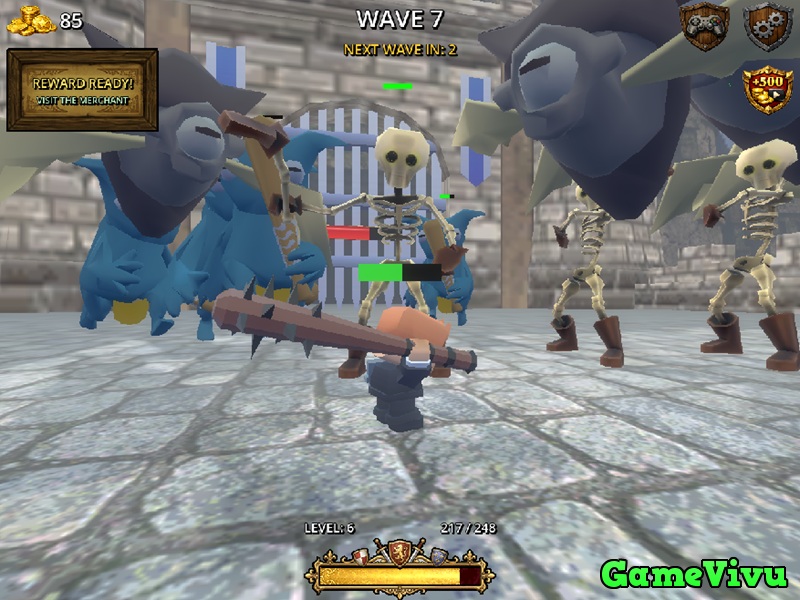Claim +500 gold by watching video
Viewport: 800px width, 600px height.
pos(767,90)
